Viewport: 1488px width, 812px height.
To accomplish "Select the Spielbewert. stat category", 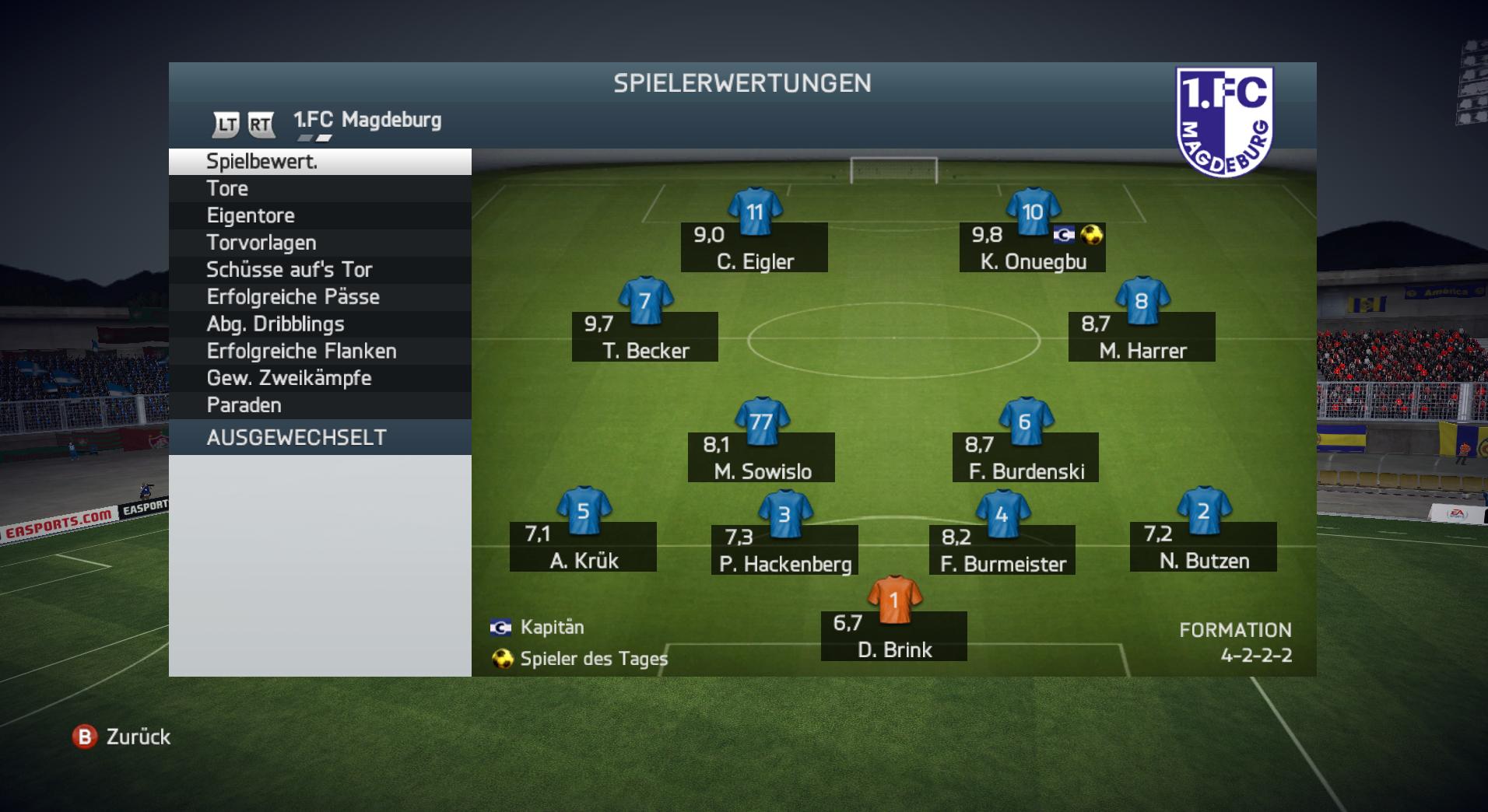I will [319, 162].
